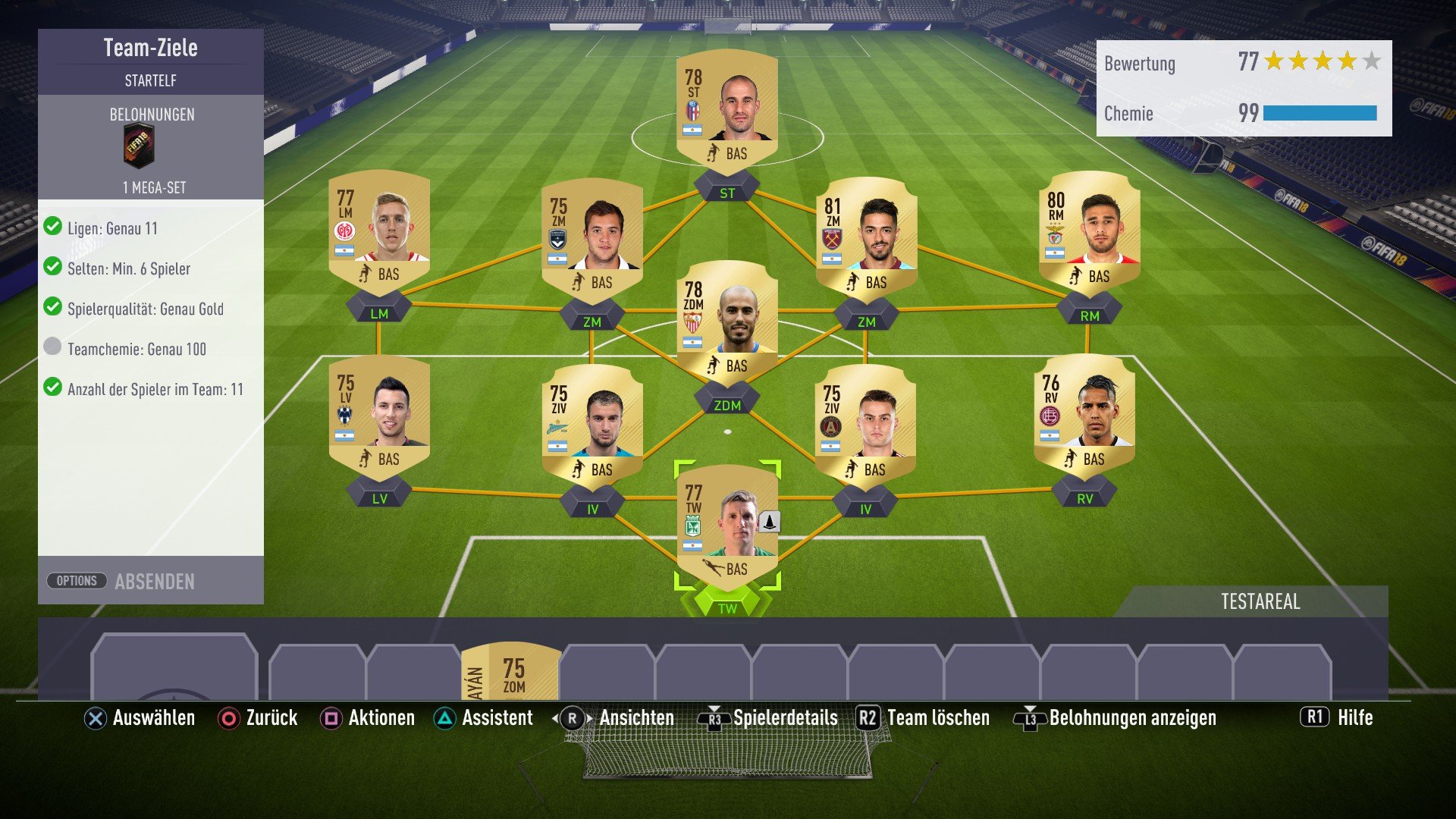Screen dimensions: 1456x819
Task: Click the Absenden submit button
Action: coord(155,582)
